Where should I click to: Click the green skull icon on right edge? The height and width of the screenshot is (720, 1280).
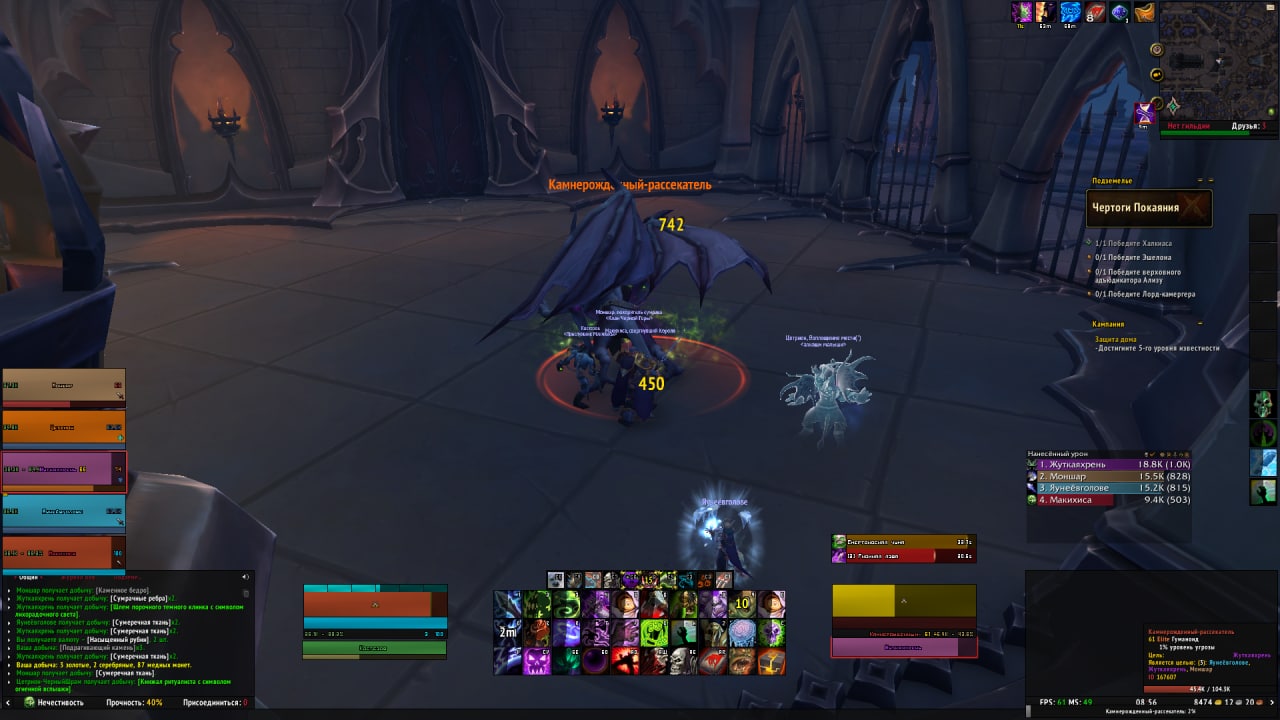[x=1263, y=404]
